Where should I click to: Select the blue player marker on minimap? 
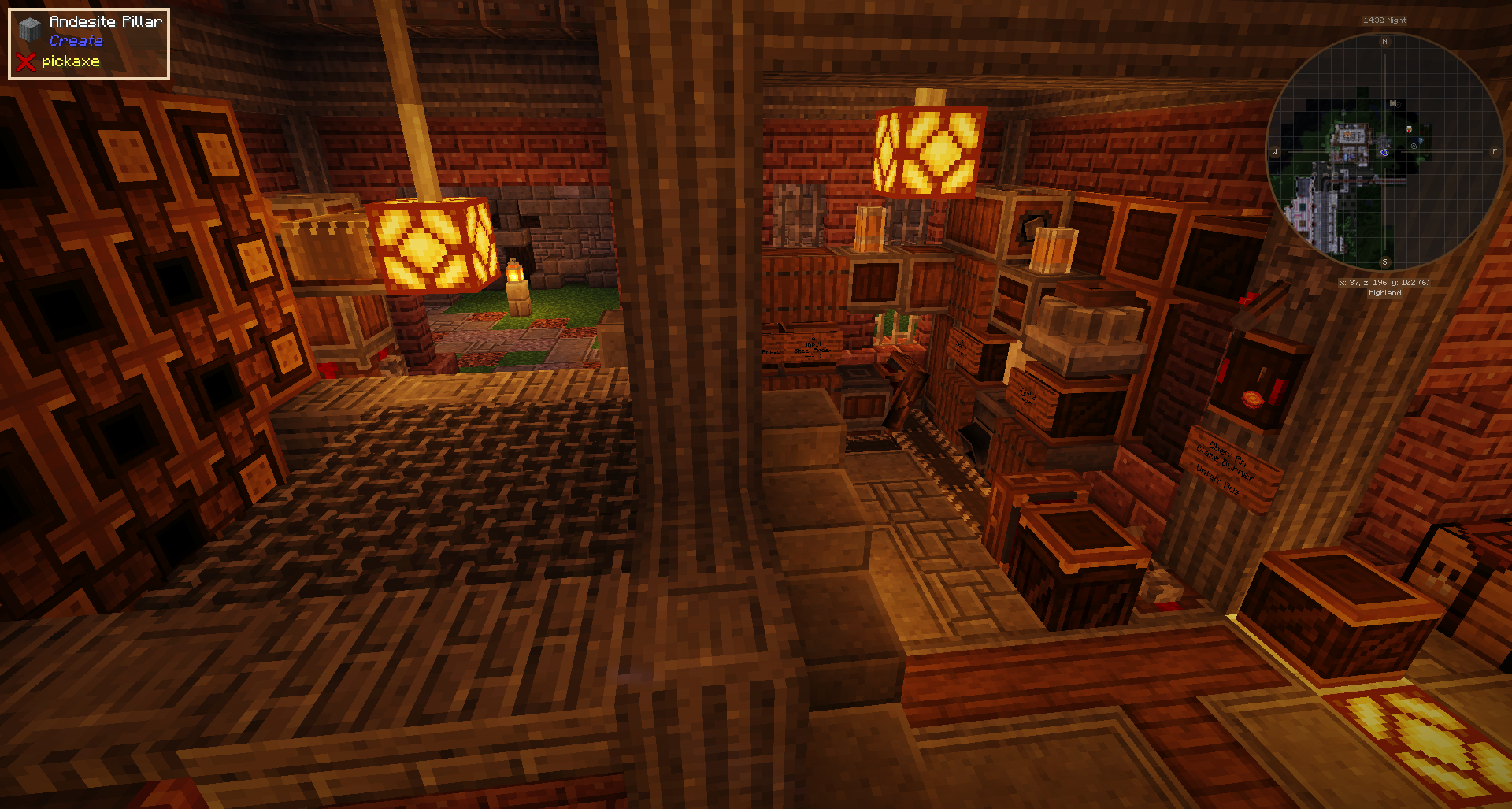[x=1384, y=153]
